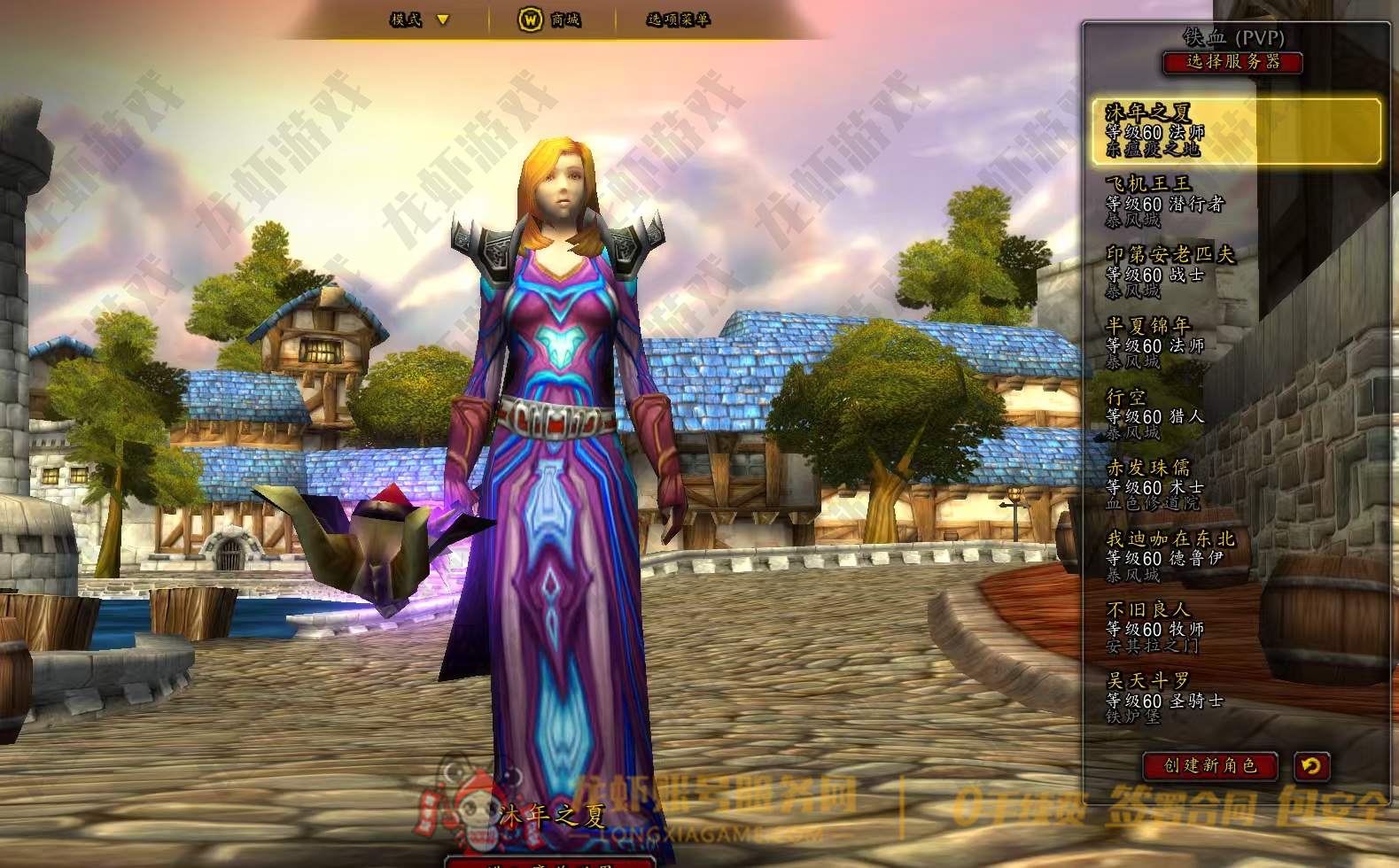1399x868 pixels.
Task: Click 创建新角色 to create a character
Action: click(1210, 765)
